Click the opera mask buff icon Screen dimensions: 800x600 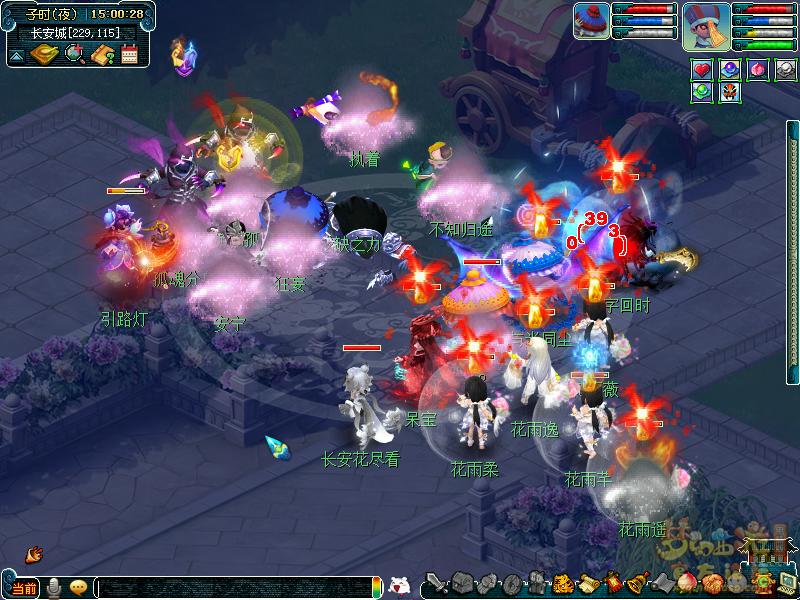[x=730, y=93]
